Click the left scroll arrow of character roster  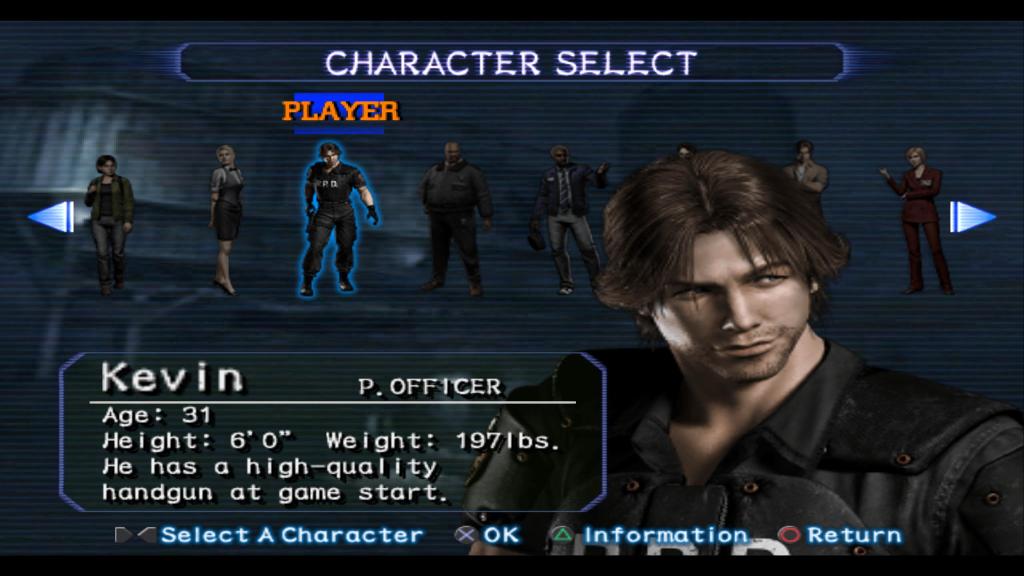coord(51,216)
